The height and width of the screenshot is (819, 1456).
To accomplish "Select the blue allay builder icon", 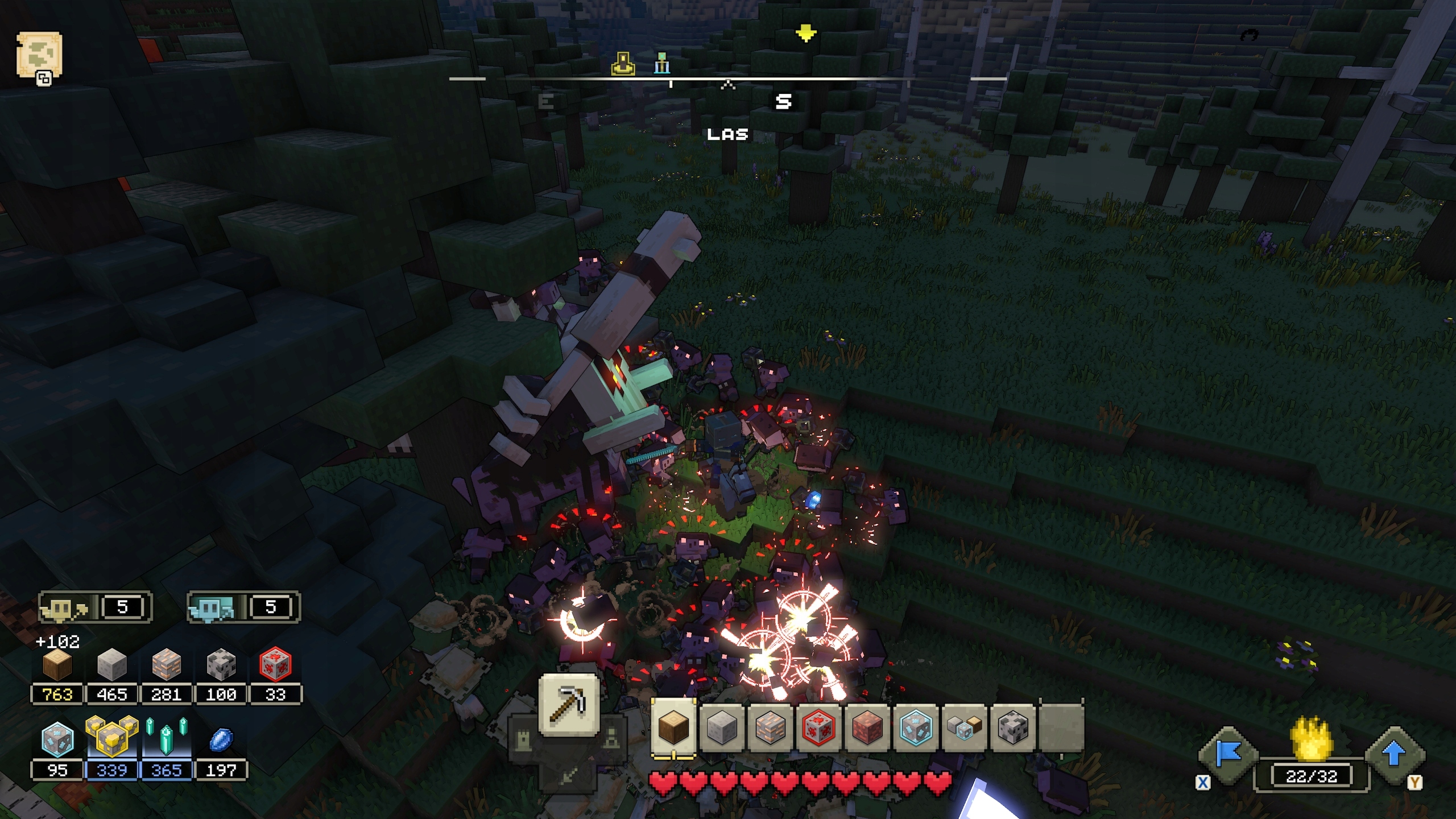I will coord(212,609).
